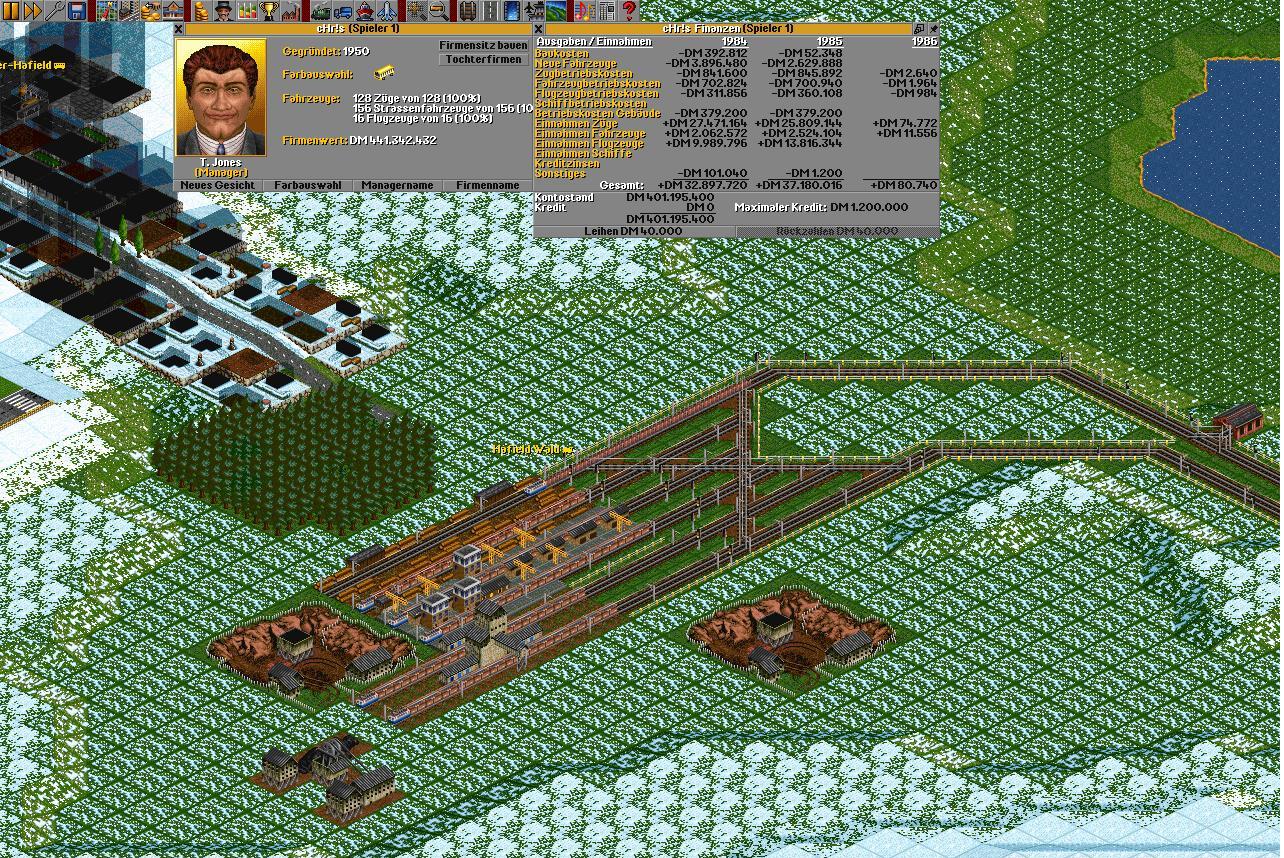Open the Farbauswahl colour scheme button

pos(308,185)
